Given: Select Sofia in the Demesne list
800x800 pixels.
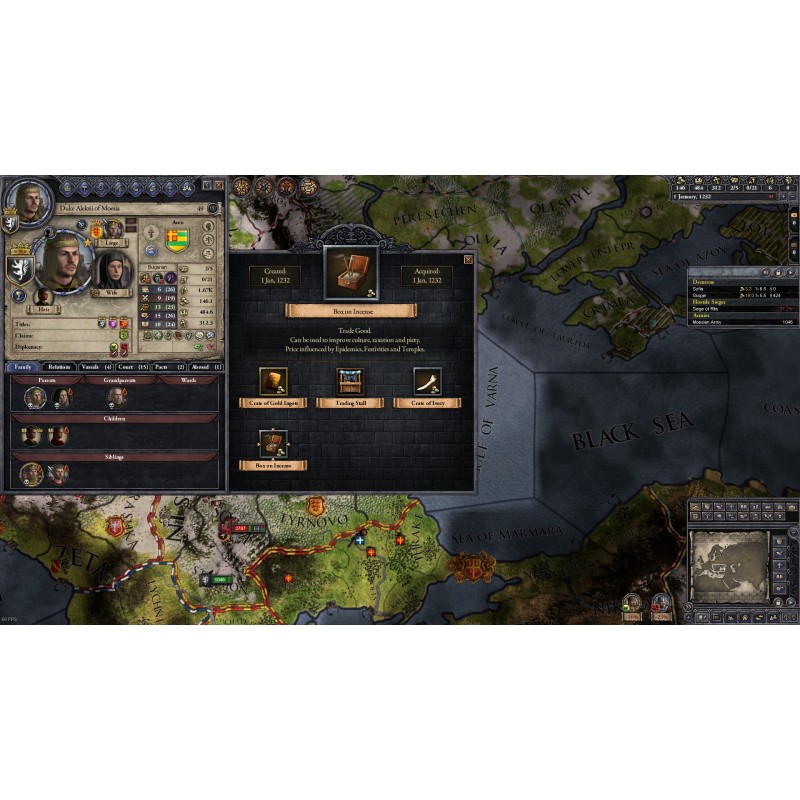Looking at the screenshot, I should point(702,290).
